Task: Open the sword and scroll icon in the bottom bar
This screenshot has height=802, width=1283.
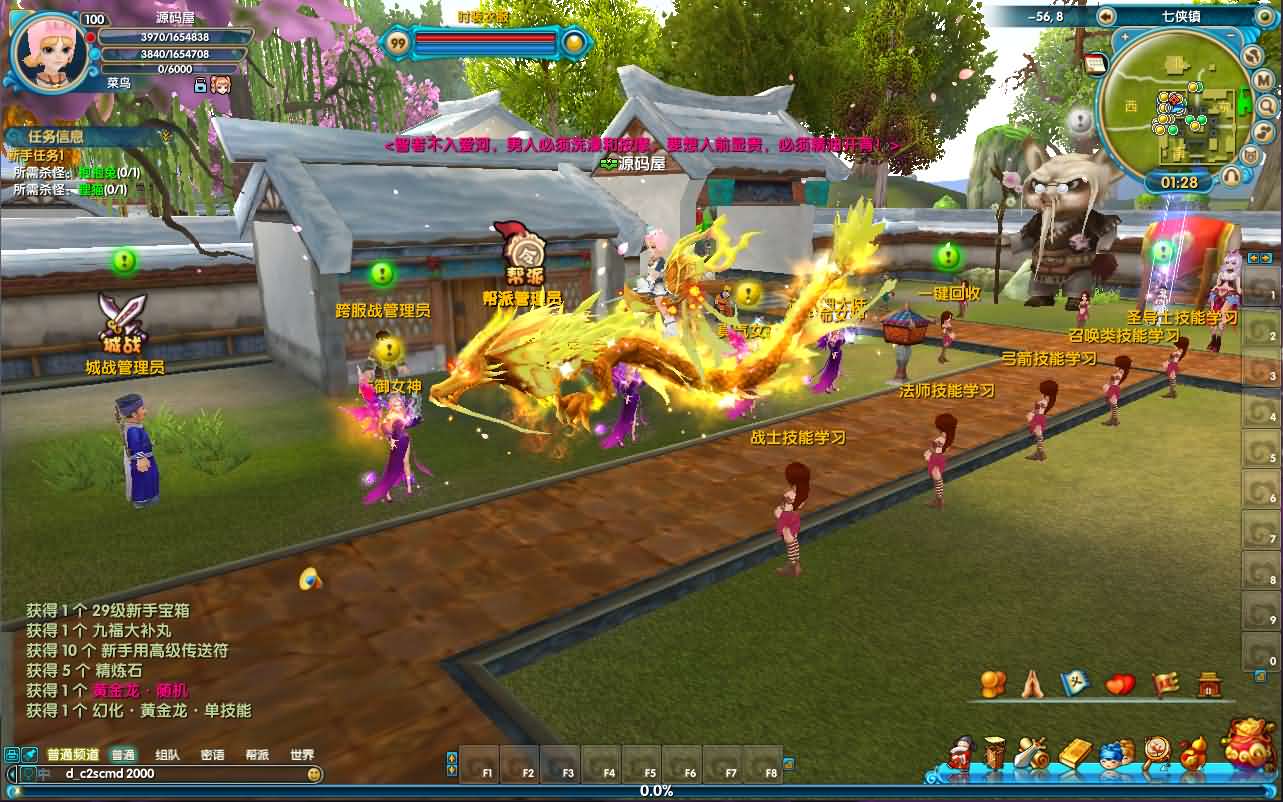Action: click(x=1031, y=754)
